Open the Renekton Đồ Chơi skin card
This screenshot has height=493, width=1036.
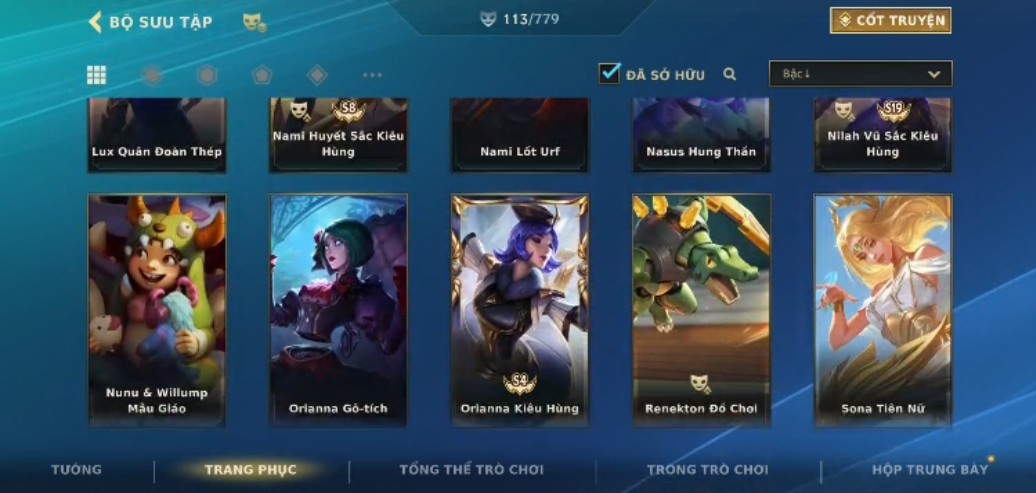(x=701, y=310)
